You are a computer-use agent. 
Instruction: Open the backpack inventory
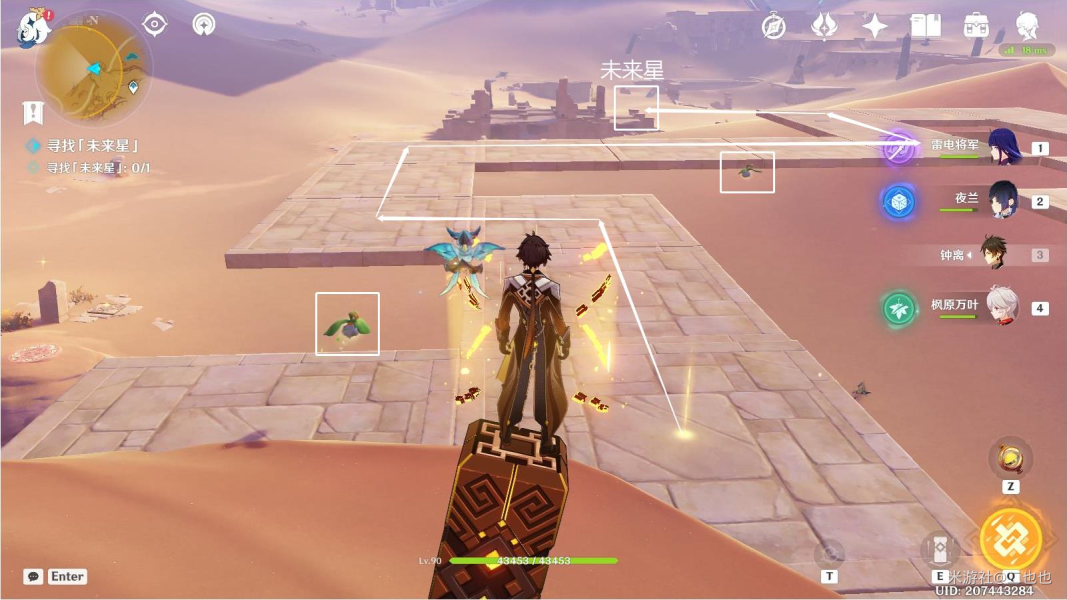tap(976, 27)
